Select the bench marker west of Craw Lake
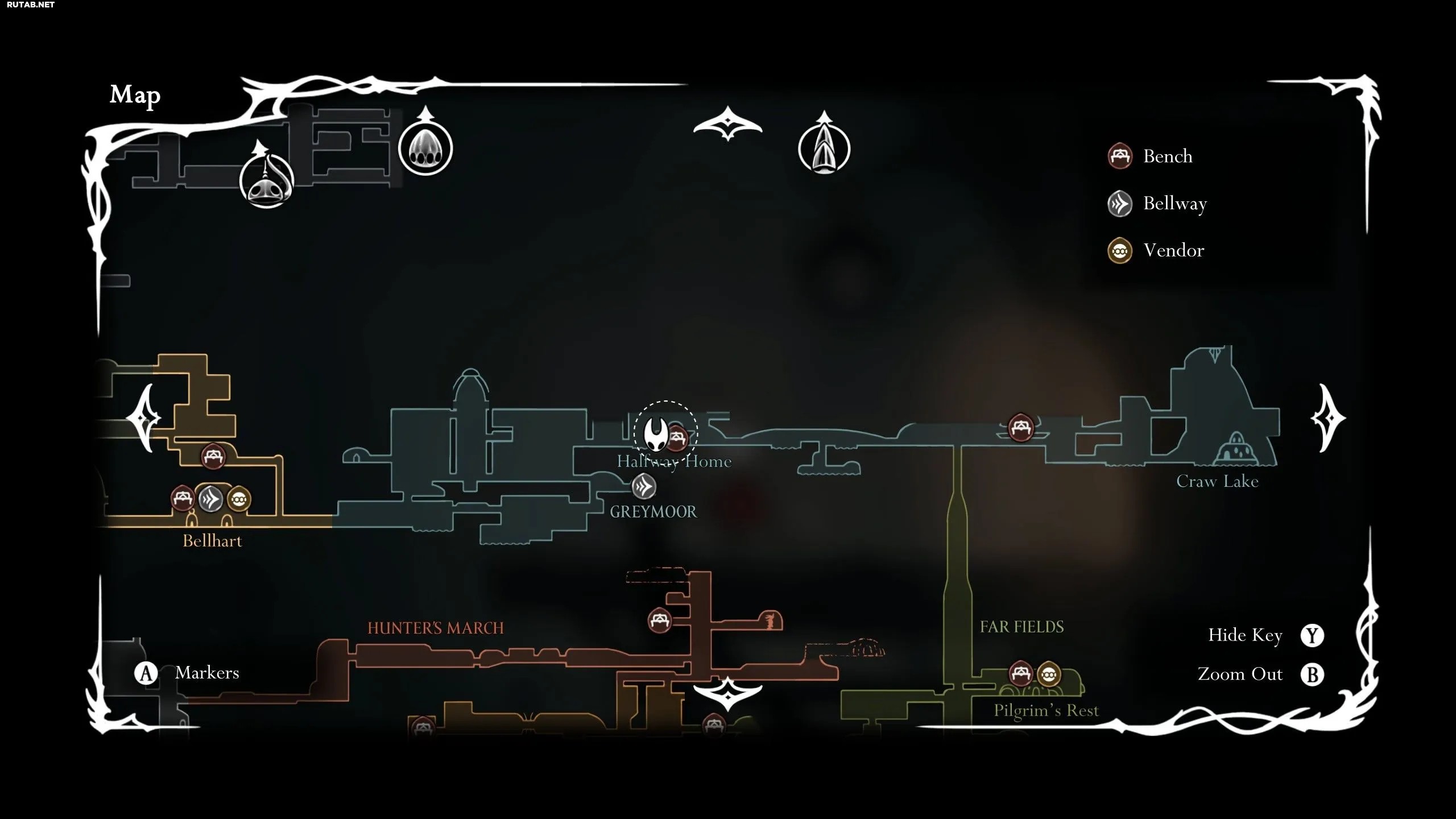The height and width of the screenshot is (819, 1456). [1020, 427]
